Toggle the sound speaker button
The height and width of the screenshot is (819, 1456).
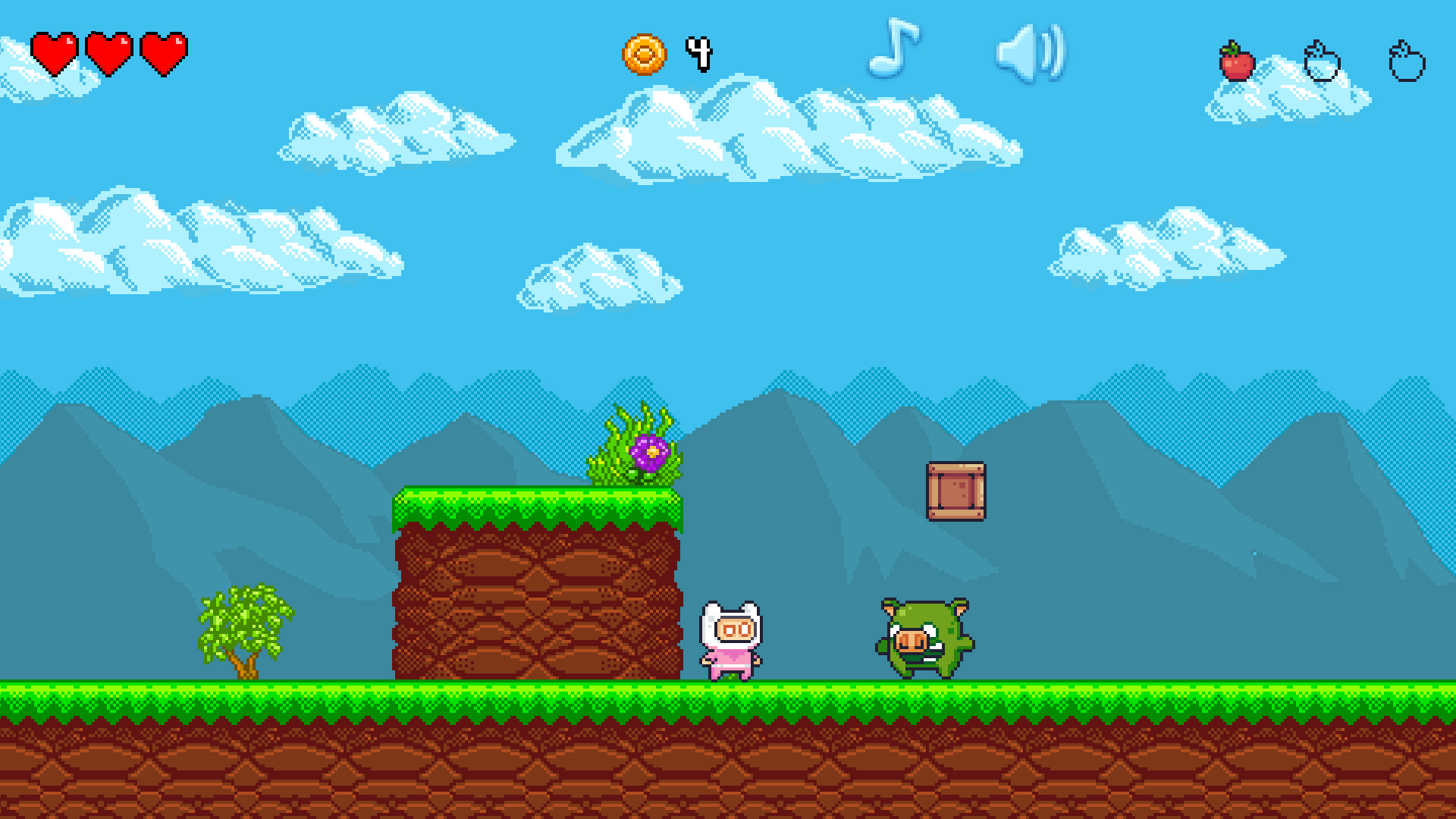click(x=1030, y=53)
